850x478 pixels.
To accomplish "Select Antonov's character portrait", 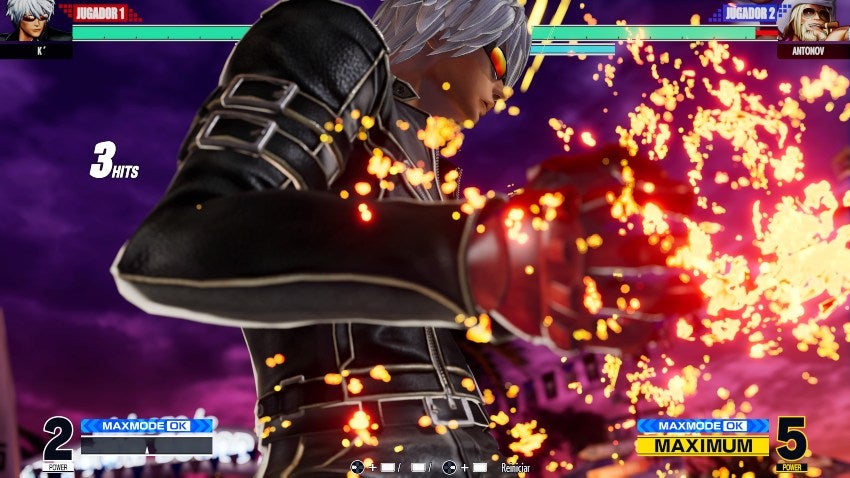I will pos(812,22).
